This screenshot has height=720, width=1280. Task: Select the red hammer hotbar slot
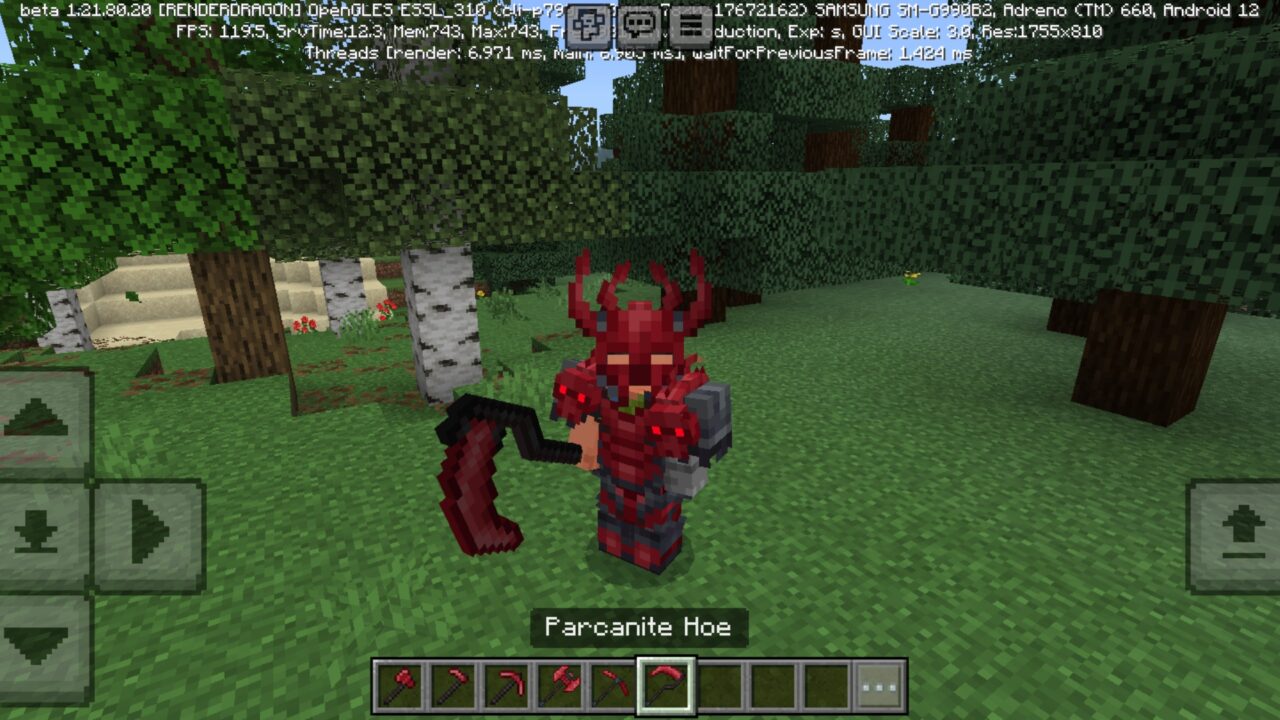[399, 686]
